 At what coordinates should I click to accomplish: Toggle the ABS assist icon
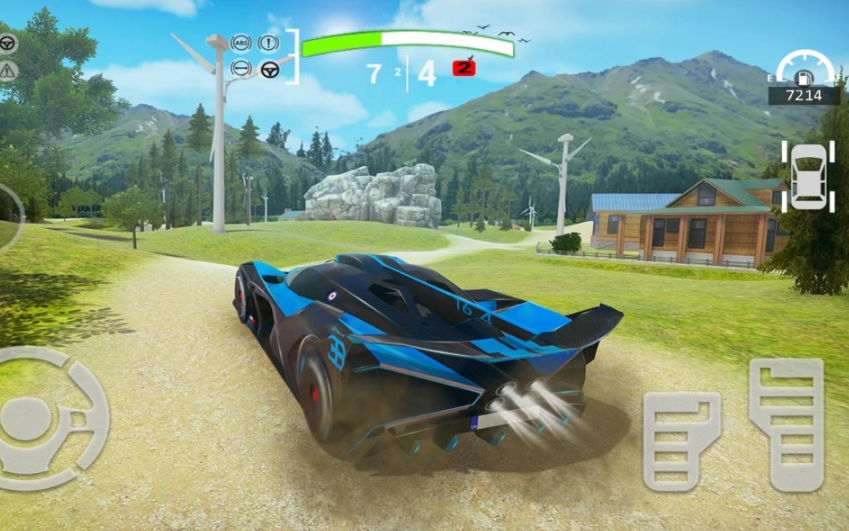coord(240,43)
